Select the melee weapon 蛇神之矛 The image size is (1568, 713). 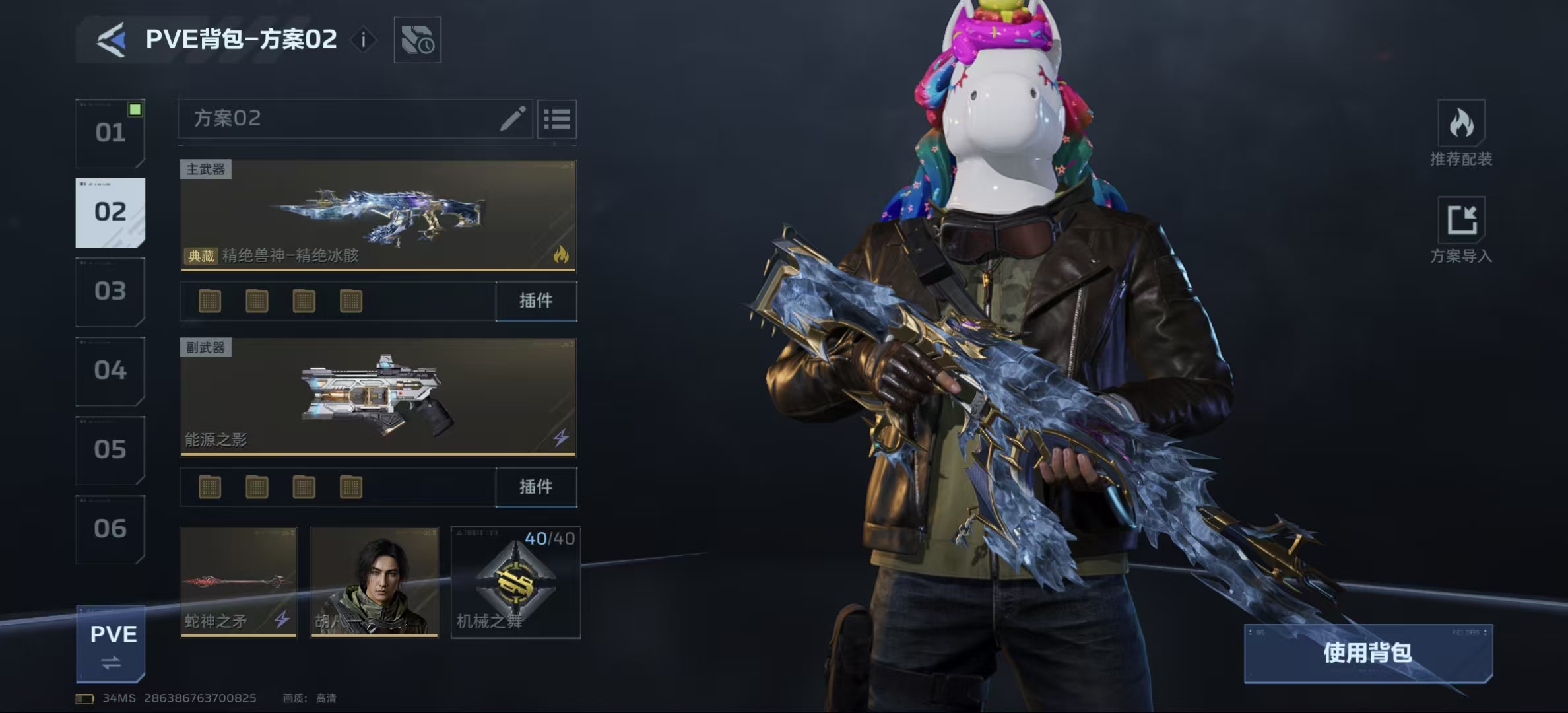tap(238, 582)
